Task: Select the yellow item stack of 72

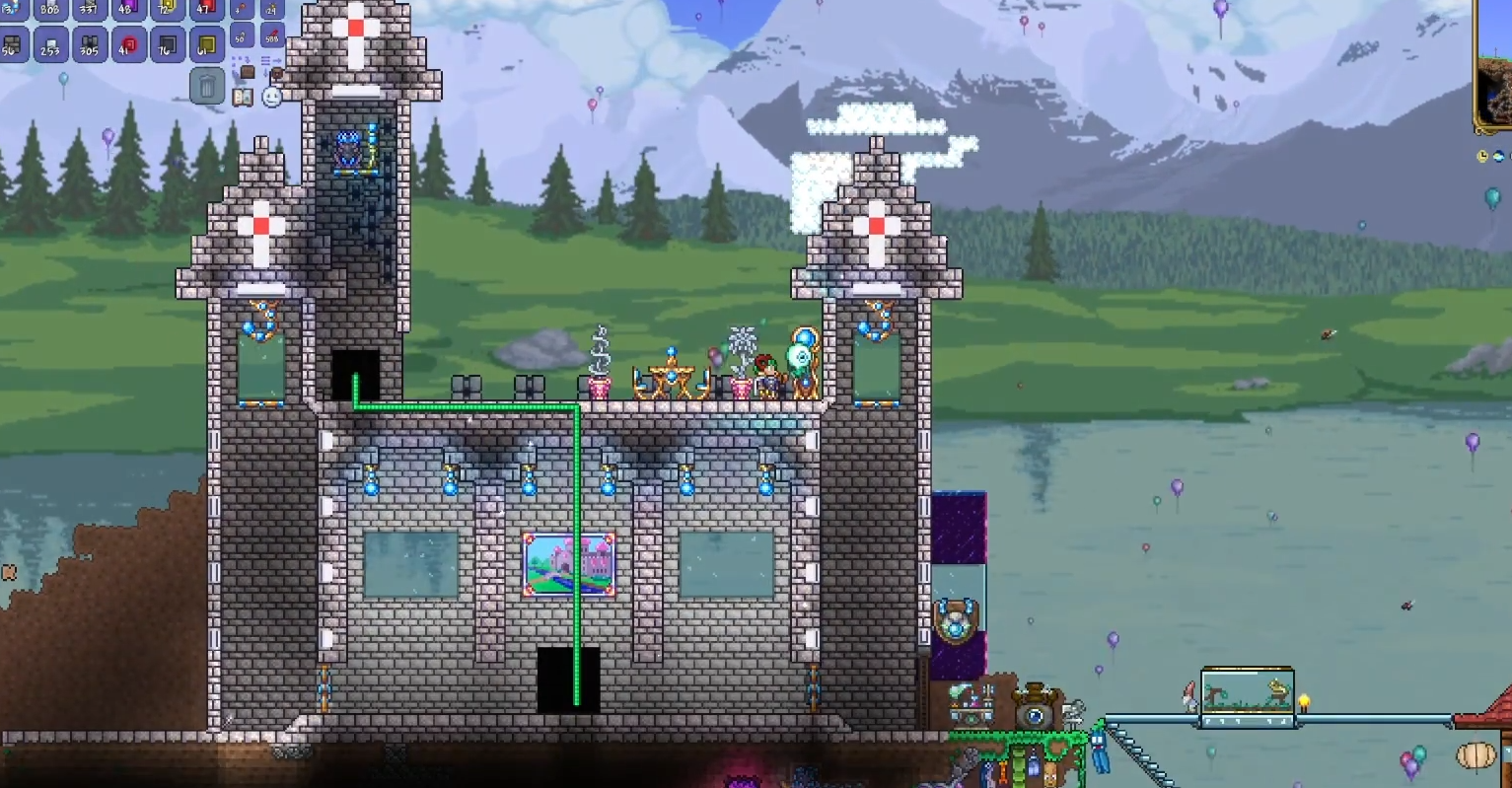Action: [x=167, y=9]
